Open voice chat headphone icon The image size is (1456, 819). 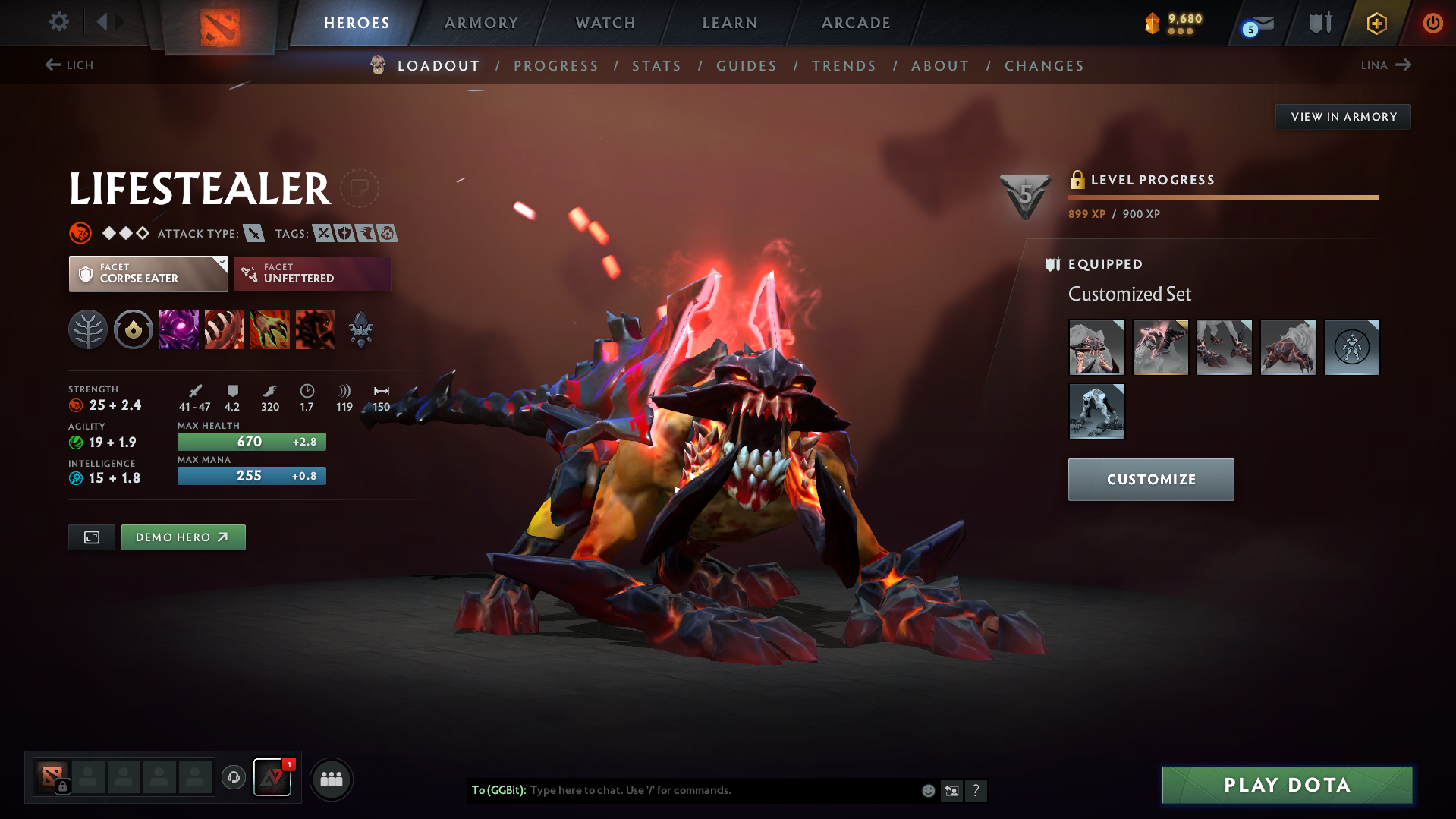(x=234, y=779)
